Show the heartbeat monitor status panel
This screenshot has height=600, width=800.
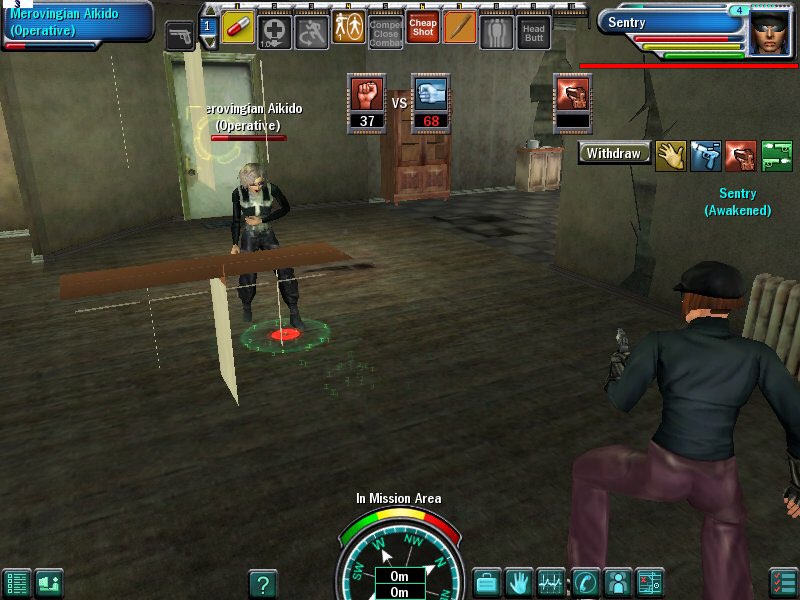550,581
